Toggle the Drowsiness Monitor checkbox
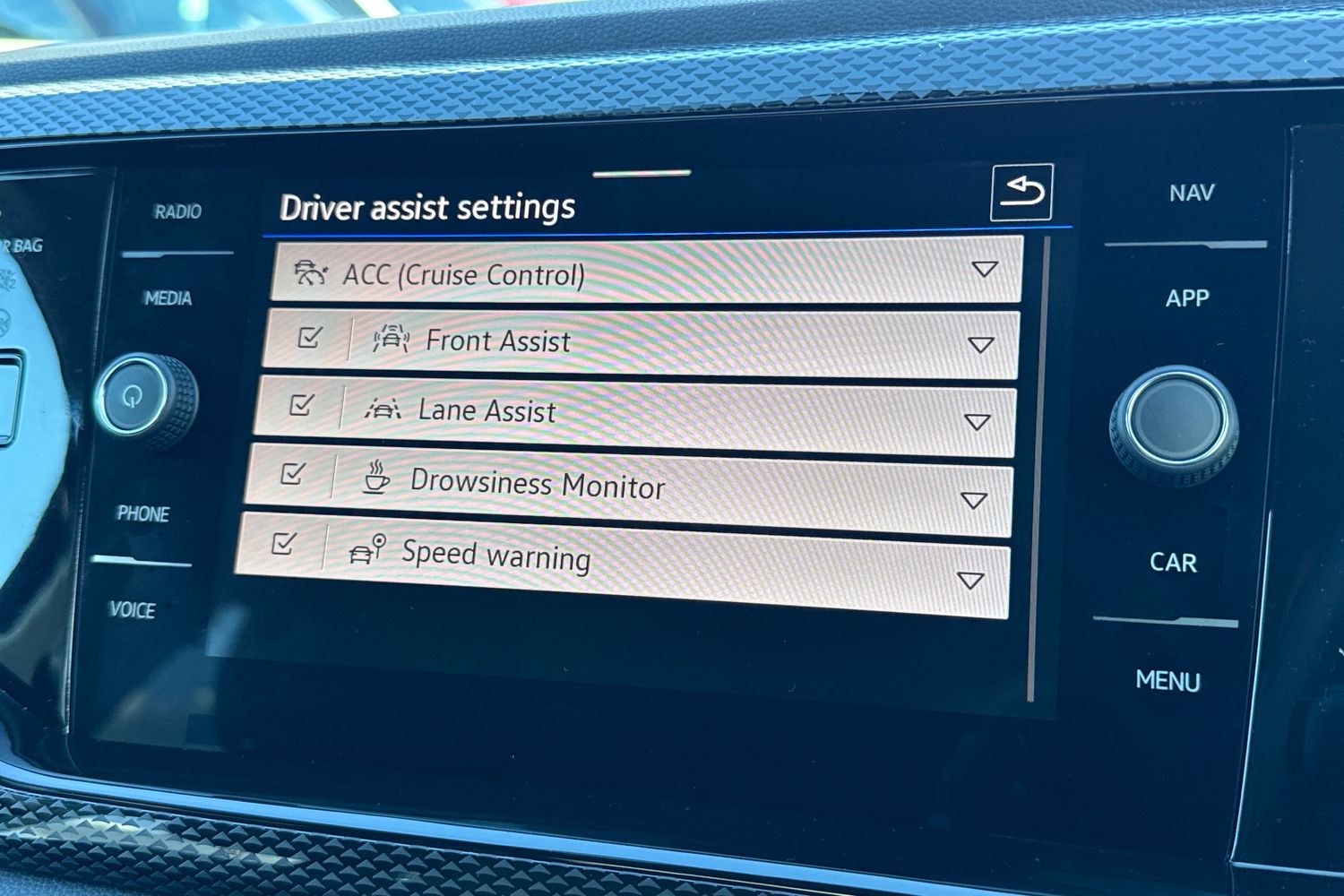 click(293, 473)
